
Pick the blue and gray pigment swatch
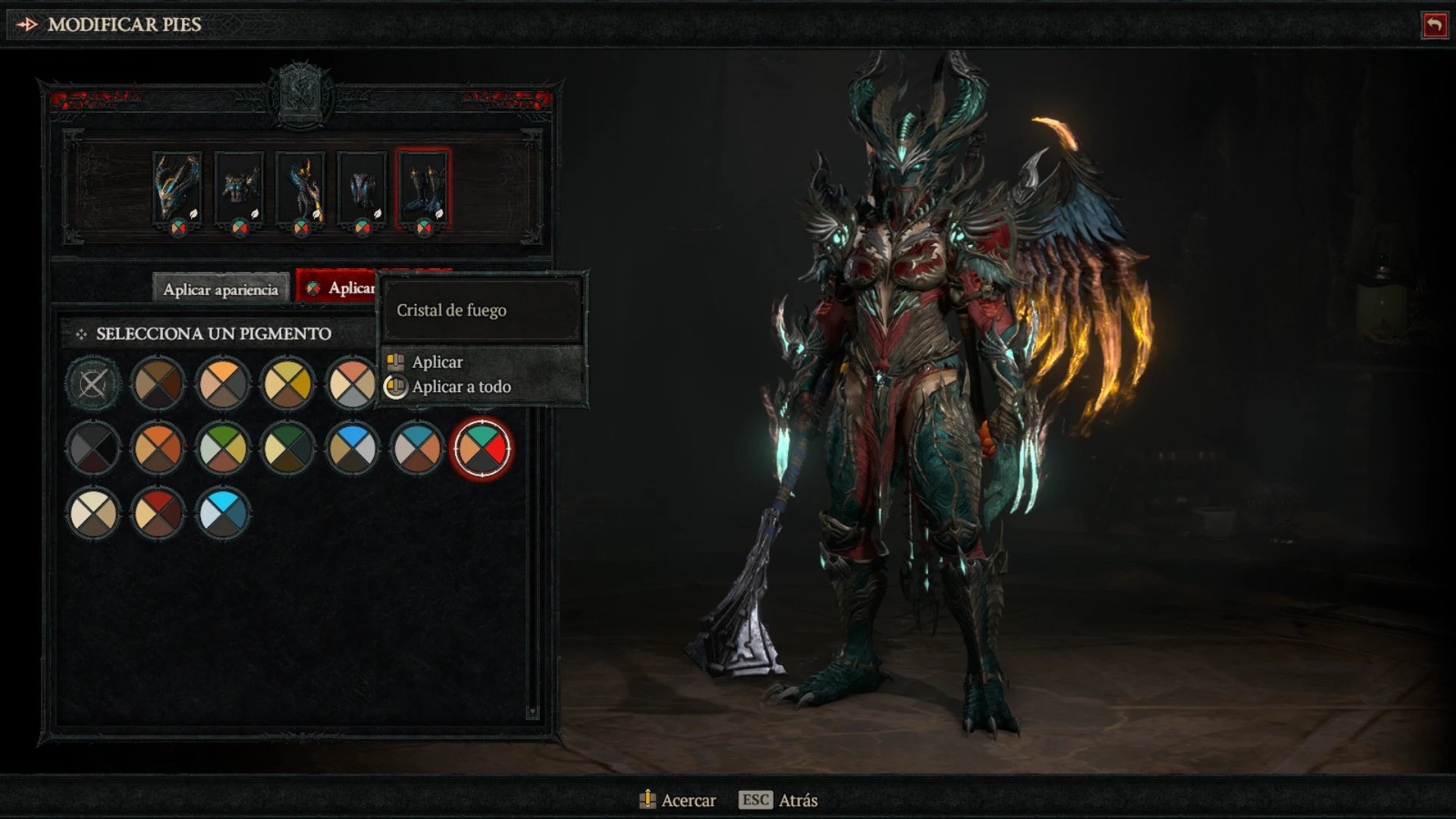point(352,449)
